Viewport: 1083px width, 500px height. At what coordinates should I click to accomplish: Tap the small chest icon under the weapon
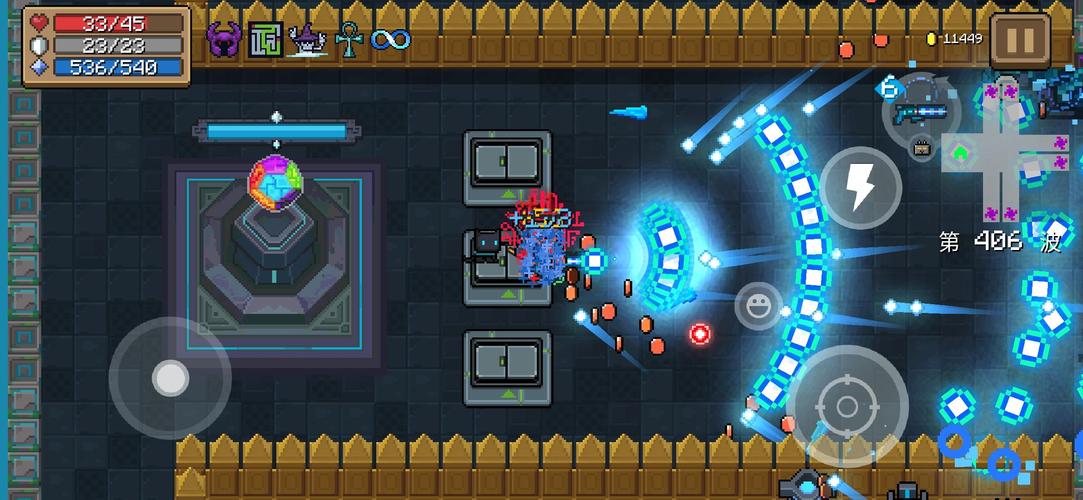tap(924, 149)
